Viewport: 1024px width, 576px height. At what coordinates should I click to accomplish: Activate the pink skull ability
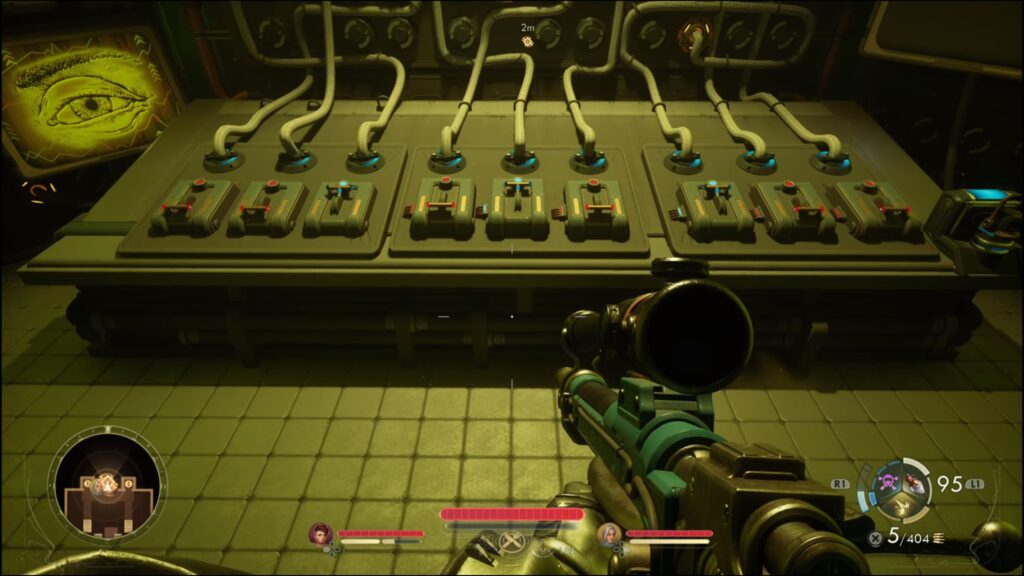886,484
